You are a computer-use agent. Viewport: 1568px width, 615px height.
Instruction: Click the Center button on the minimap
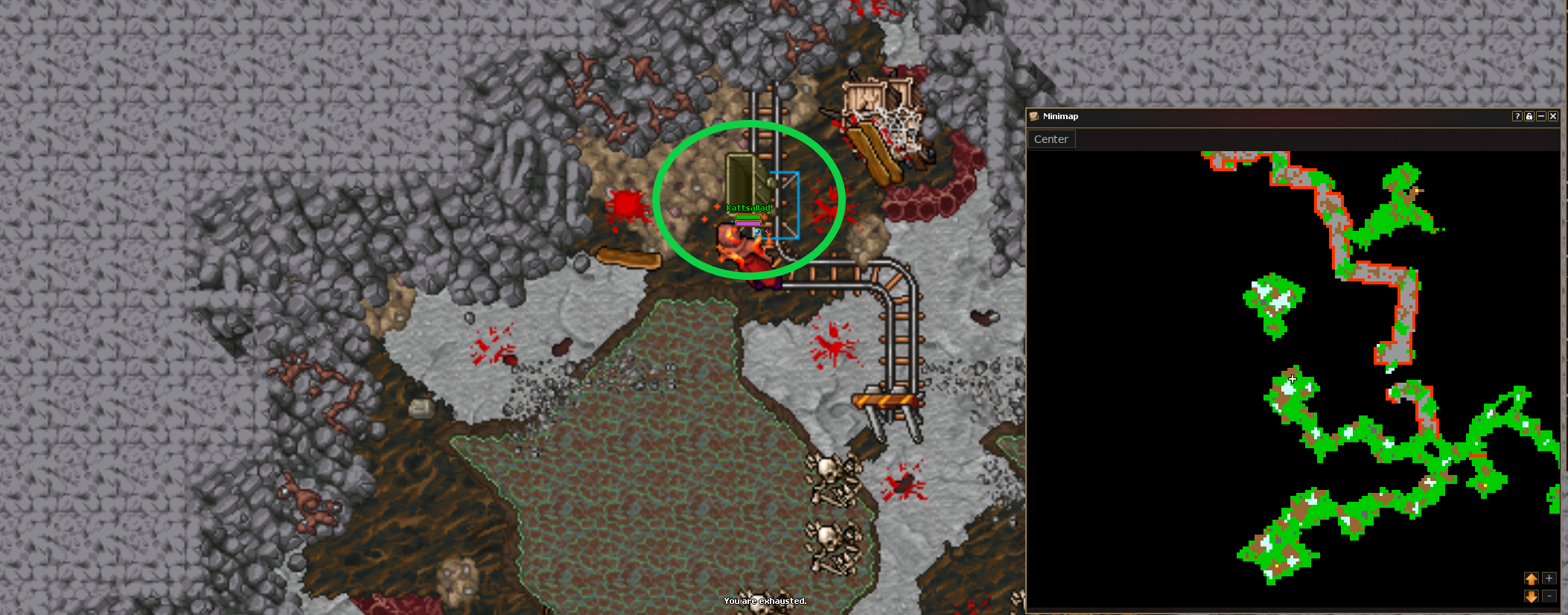(x=1051, y=139)
